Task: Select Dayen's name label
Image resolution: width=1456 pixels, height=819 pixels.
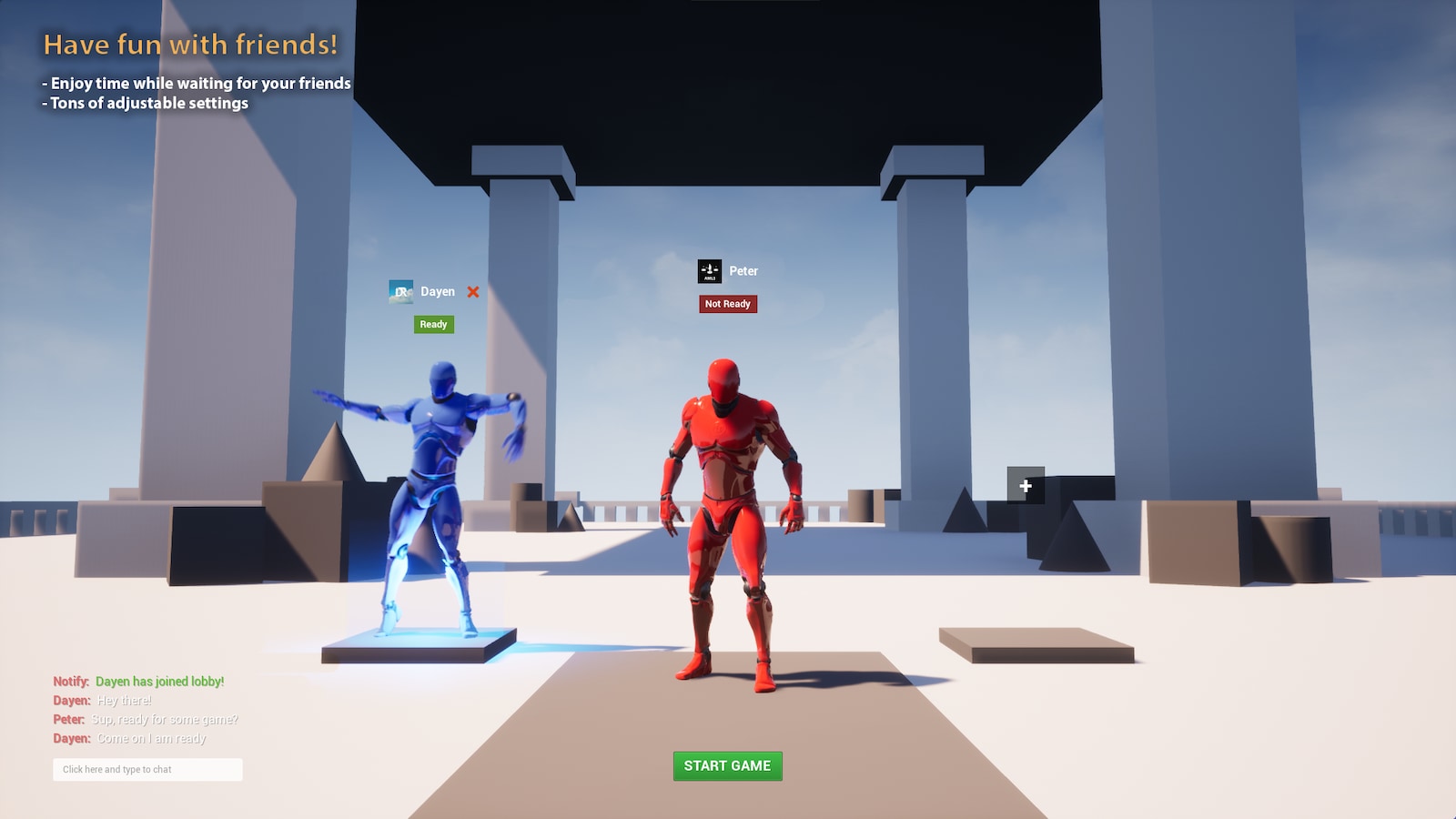Action: (436, 291)
